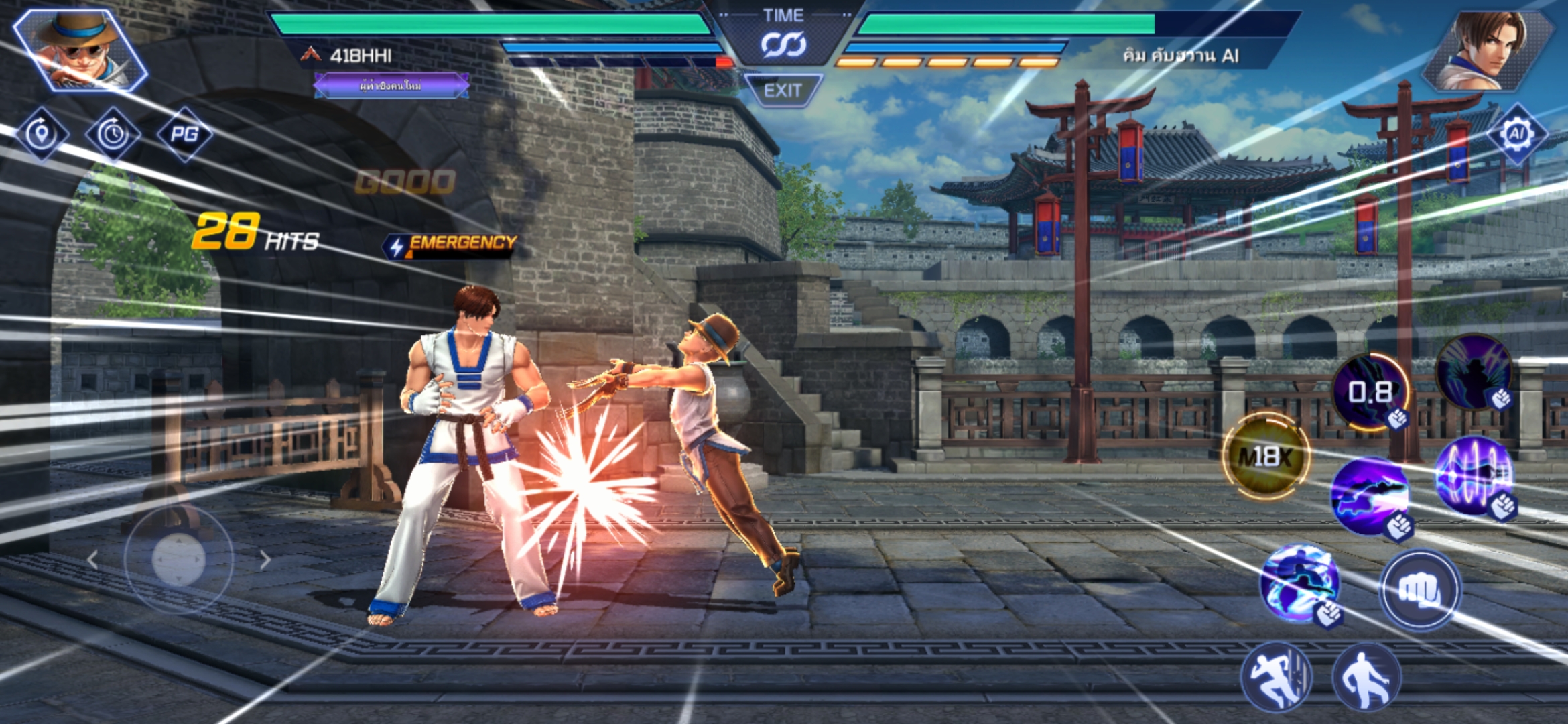Viewport: 1568px width, 724px height.
Task: Toggle the AI auto-battle button
Action: pyautogui.click(x=1516, y=134)
